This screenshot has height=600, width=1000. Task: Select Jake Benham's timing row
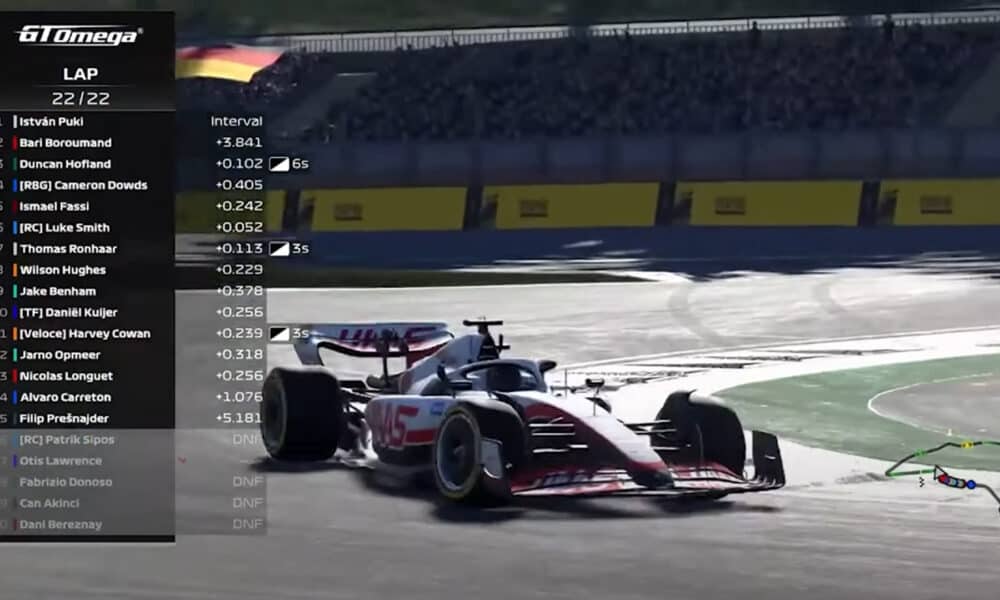58,291
